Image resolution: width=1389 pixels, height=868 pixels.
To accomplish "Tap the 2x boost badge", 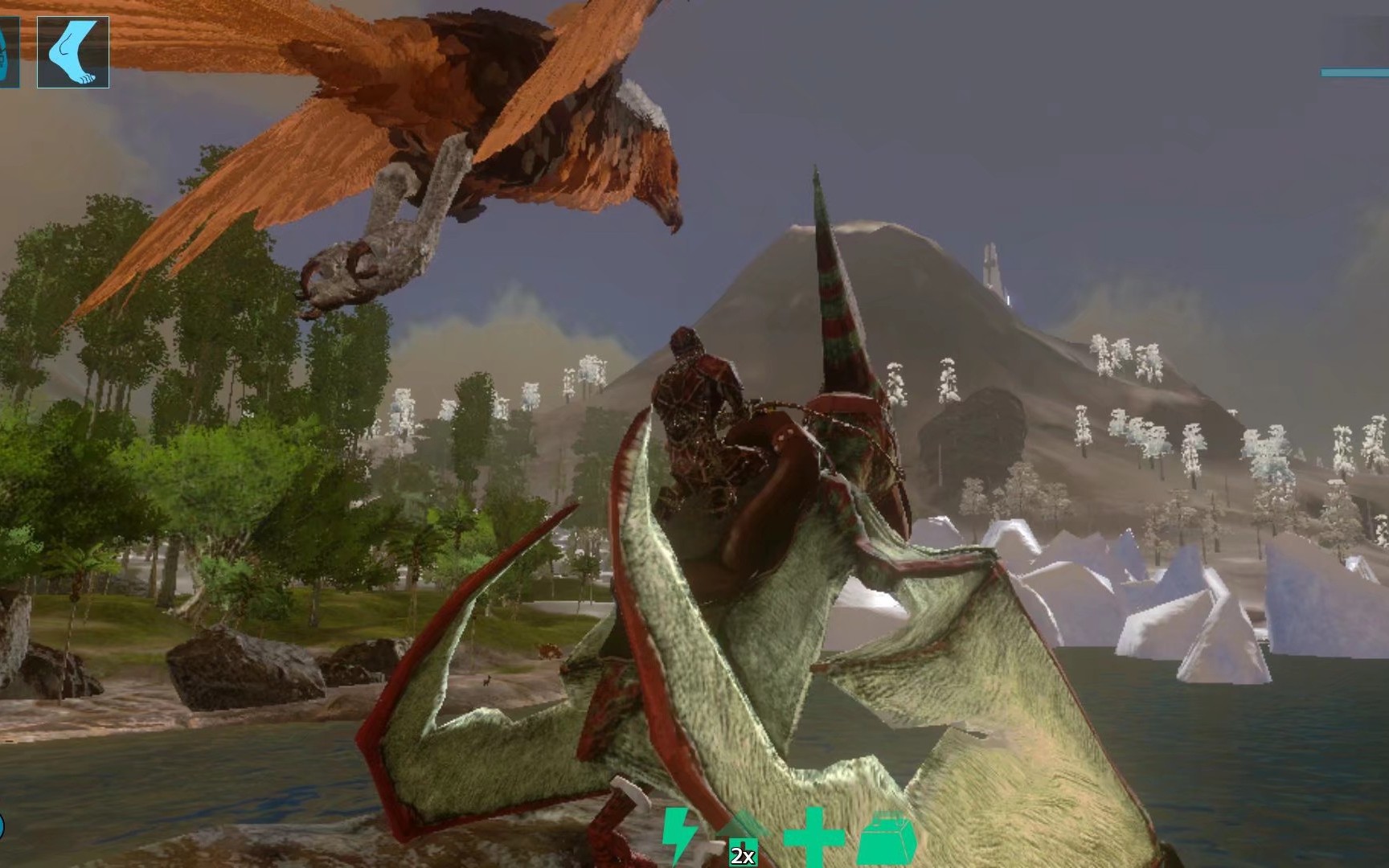I will click(744, 855).
